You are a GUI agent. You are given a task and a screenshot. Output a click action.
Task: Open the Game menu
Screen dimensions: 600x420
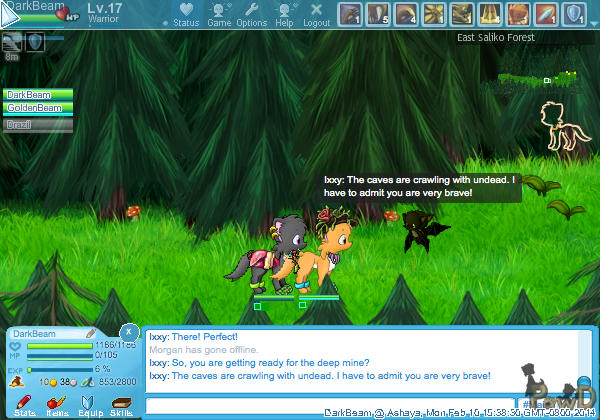(x=219, y=14)
